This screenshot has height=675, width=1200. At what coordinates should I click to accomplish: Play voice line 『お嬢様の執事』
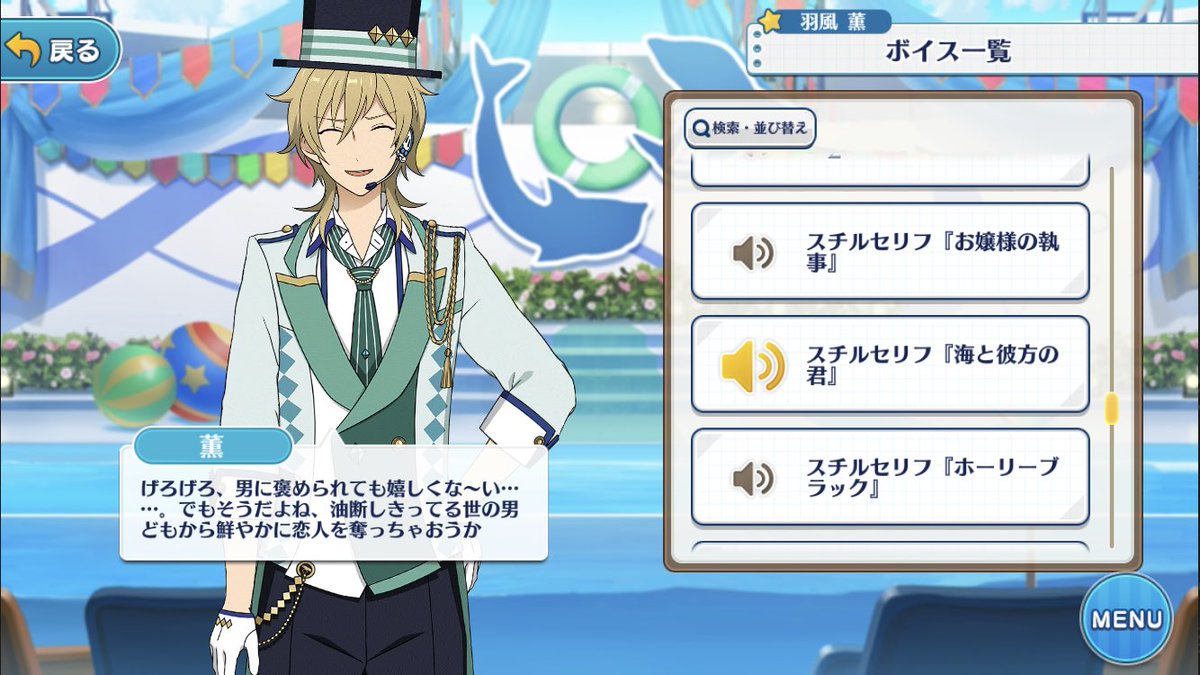pos(889,252)
